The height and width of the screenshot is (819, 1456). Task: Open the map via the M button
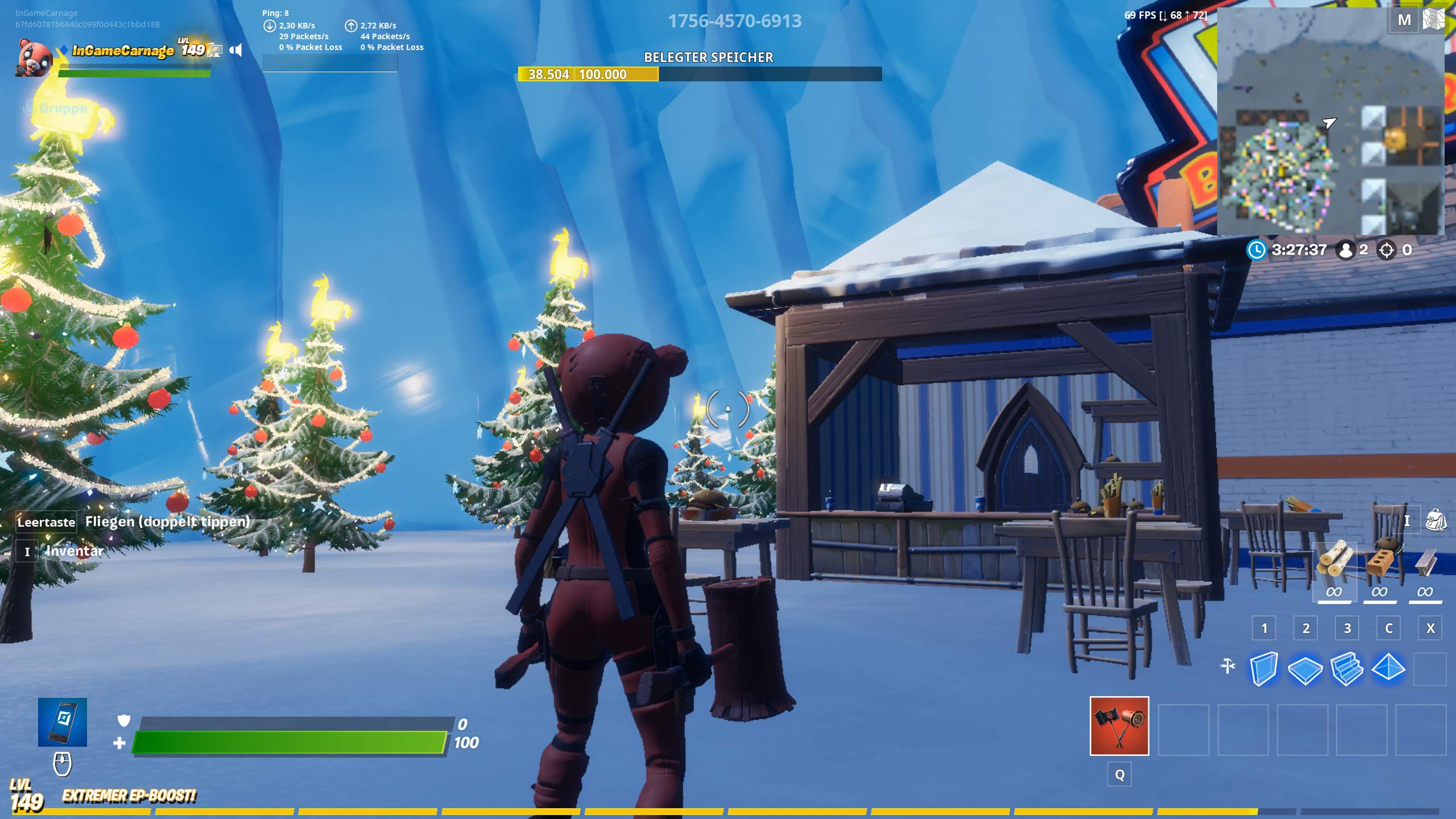[x=1405, y=19]
